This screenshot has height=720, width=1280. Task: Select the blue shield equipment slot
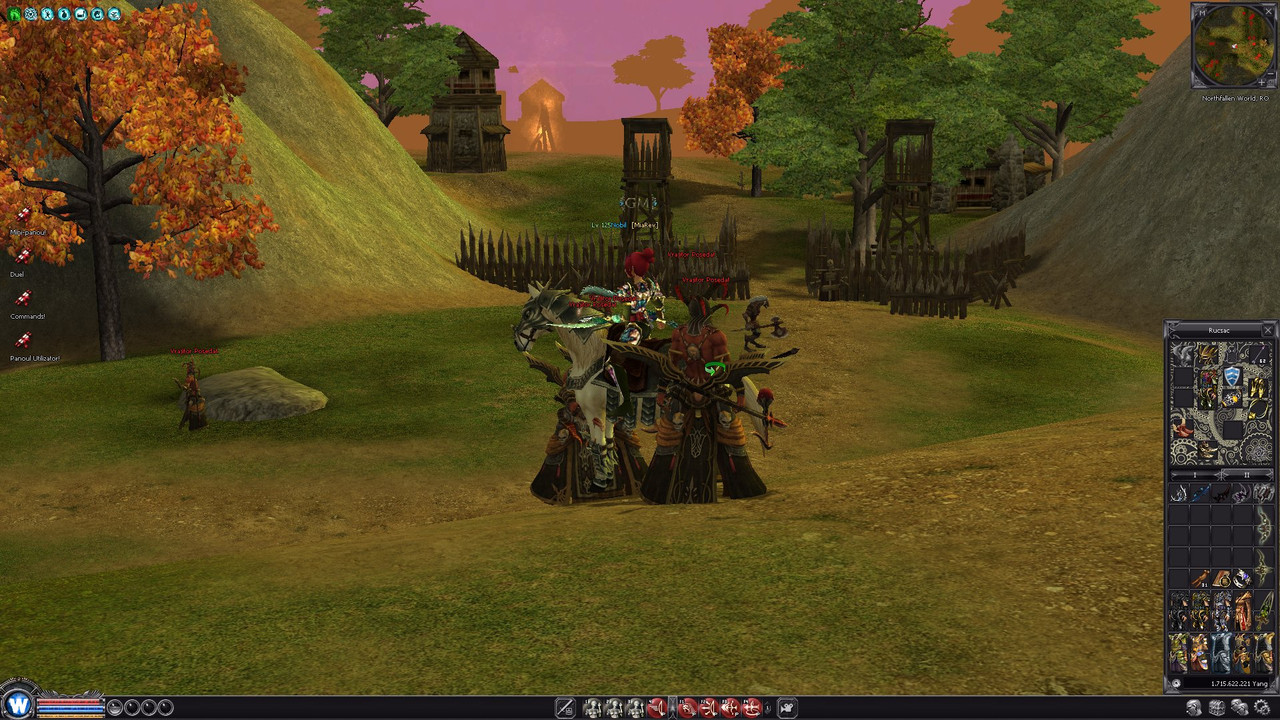coord(1232,376)
